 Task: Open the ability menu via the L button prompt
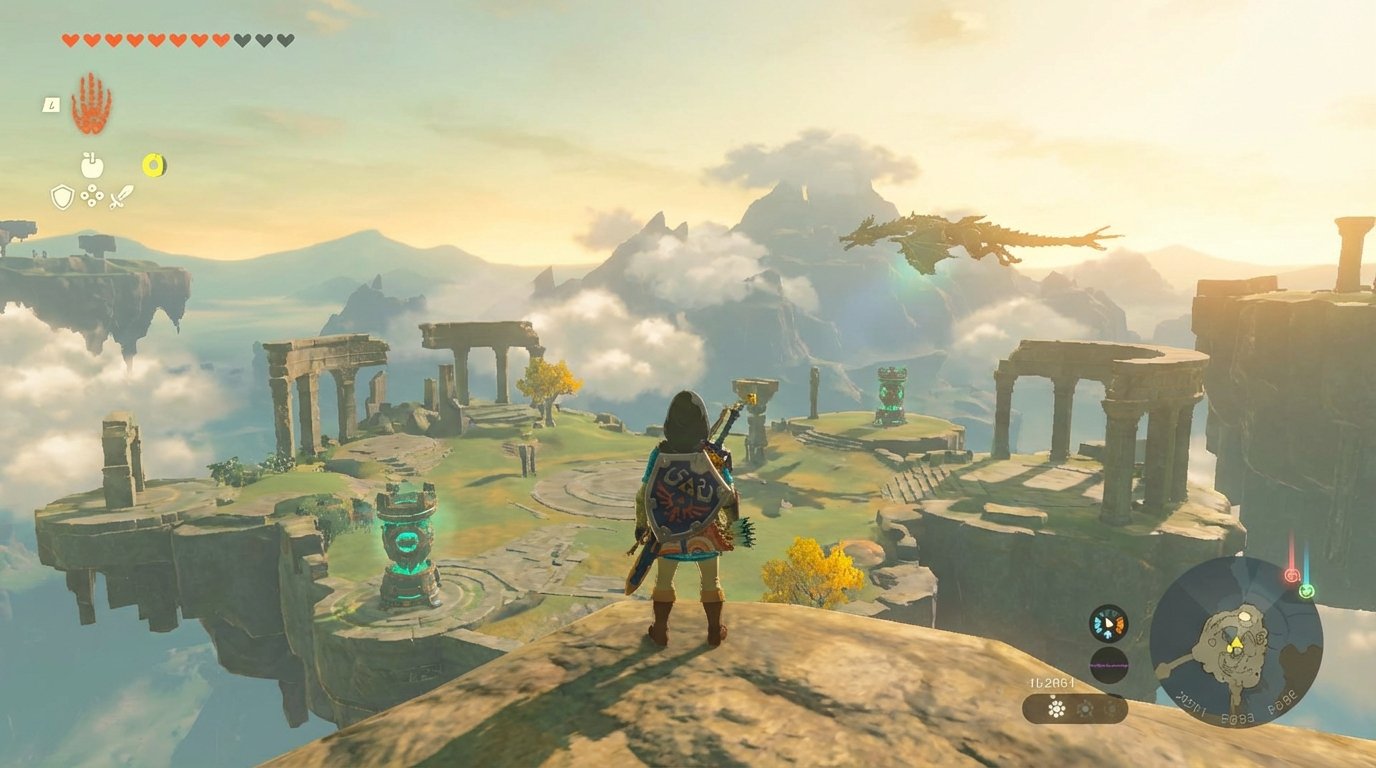pos(52,105)
